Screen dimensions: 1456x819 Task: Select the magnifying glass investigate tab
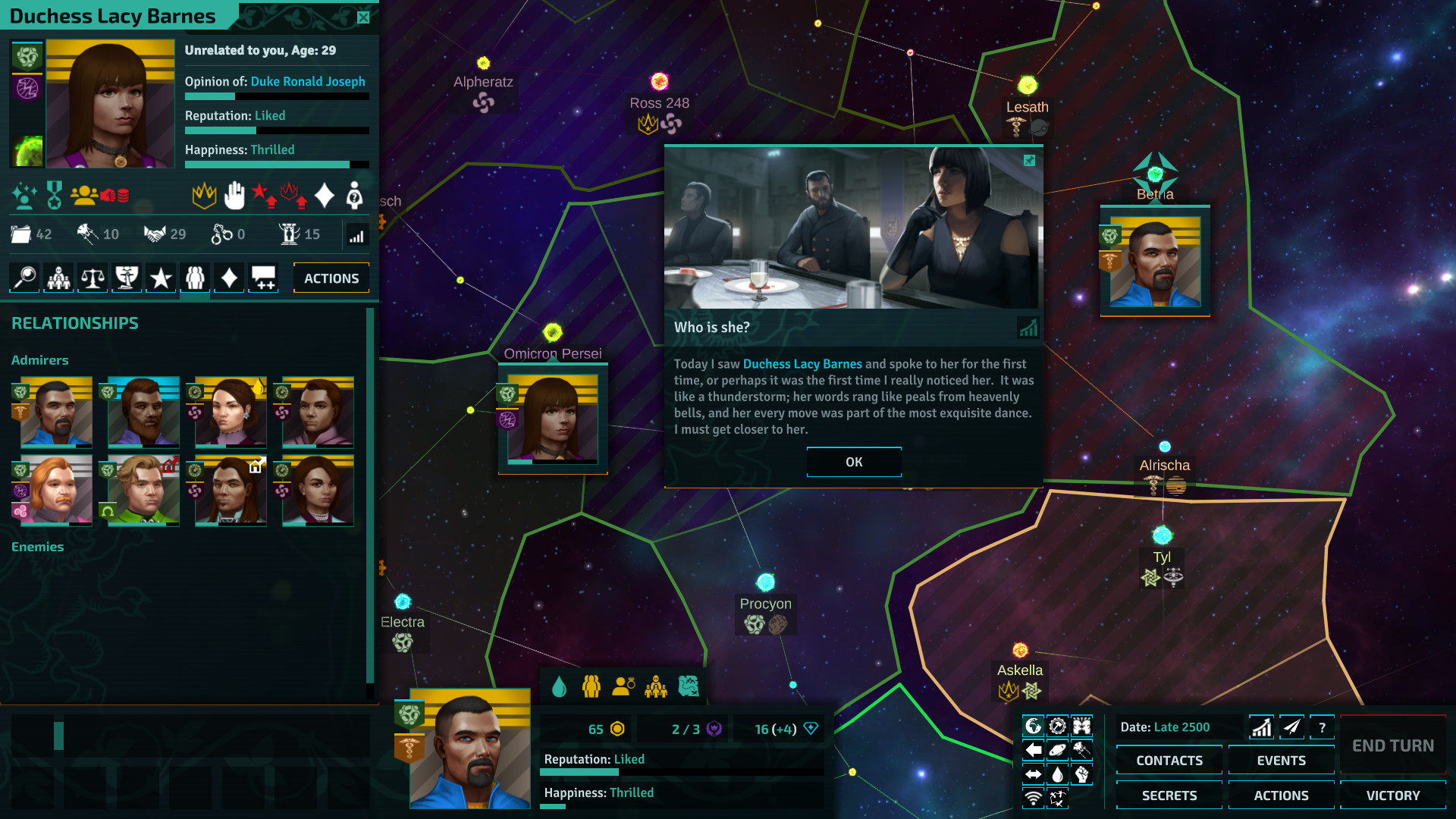pyautogui.click(x=23, y=277)
